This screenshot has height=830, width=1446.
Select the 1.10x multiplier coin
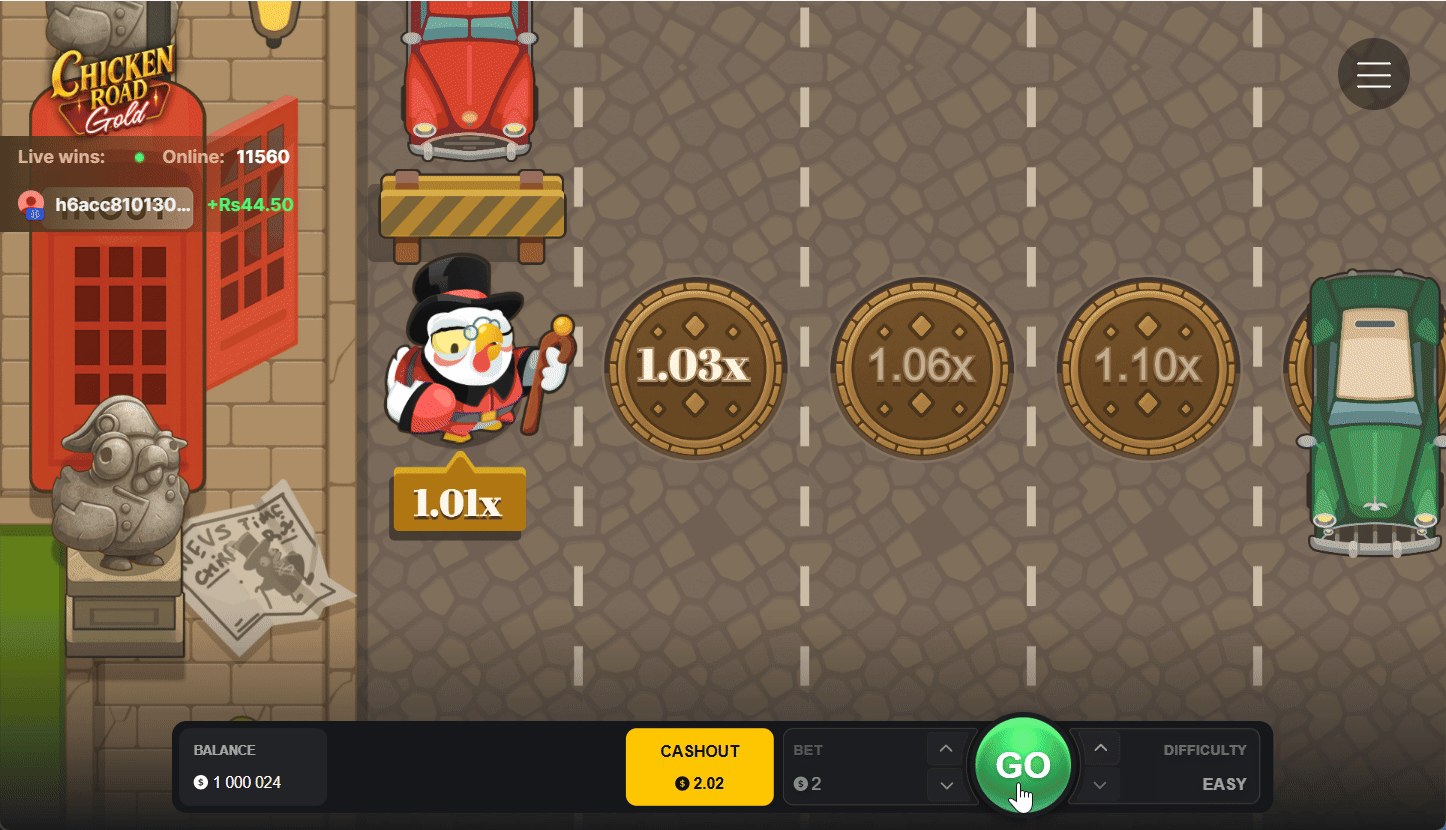click(1149, 368)
